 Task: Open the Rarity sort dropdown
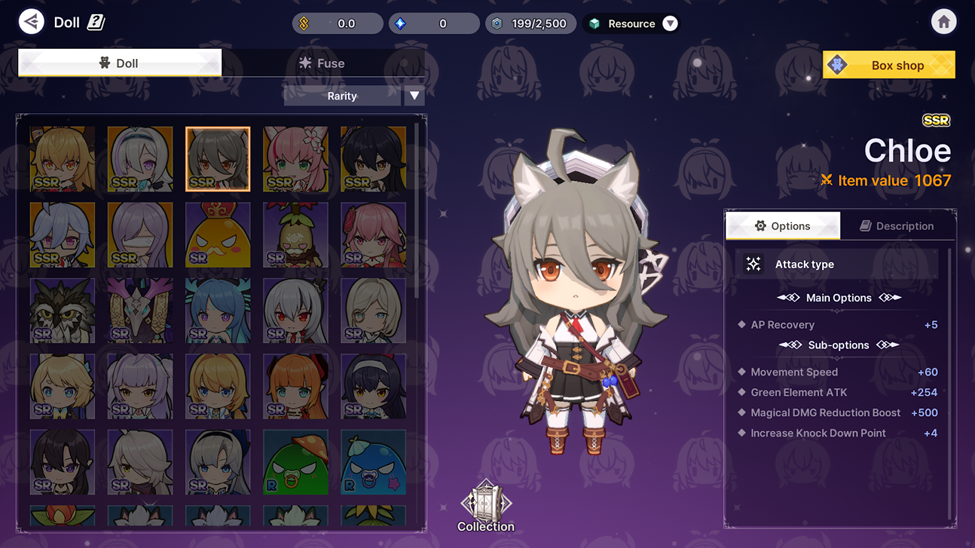pos(414,96)
